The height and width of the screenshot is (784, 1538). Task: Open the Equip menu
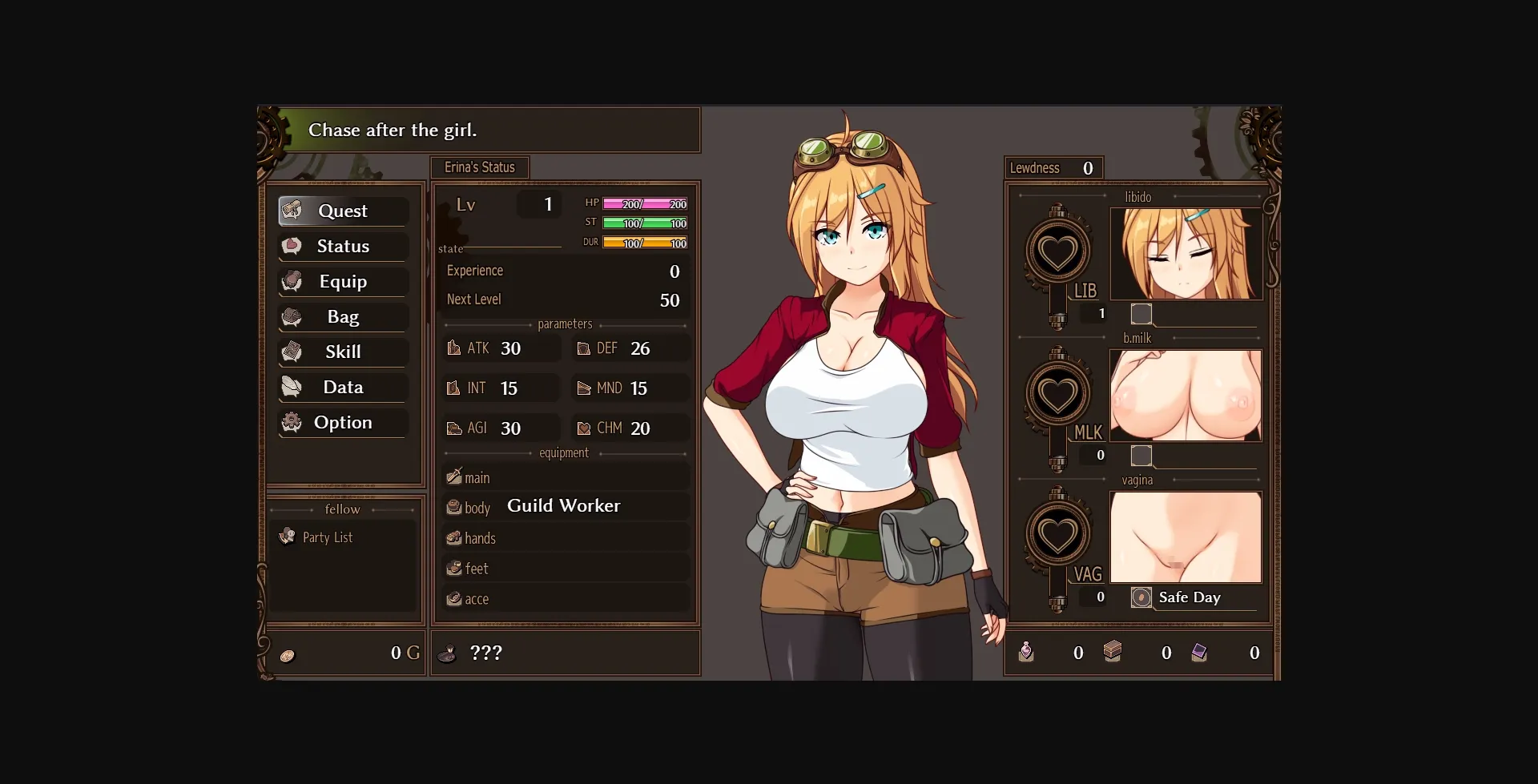pyautogui.click(x=343, y=281)
